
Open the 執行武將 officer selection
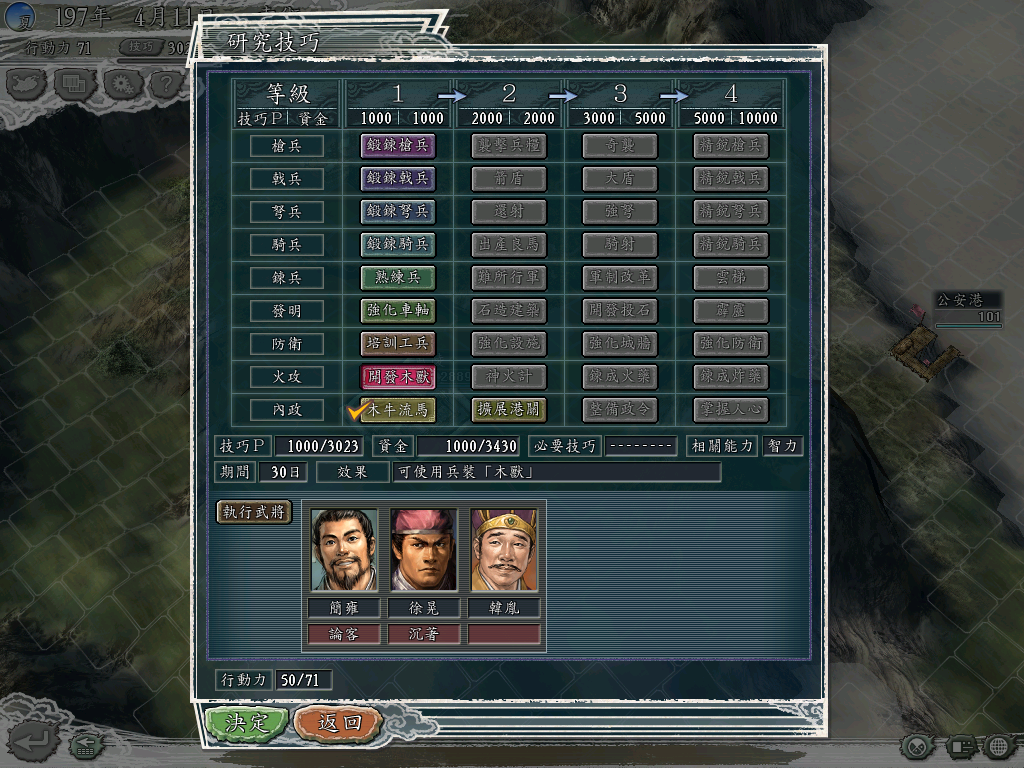pyautogui.click(x=255, y=512)
